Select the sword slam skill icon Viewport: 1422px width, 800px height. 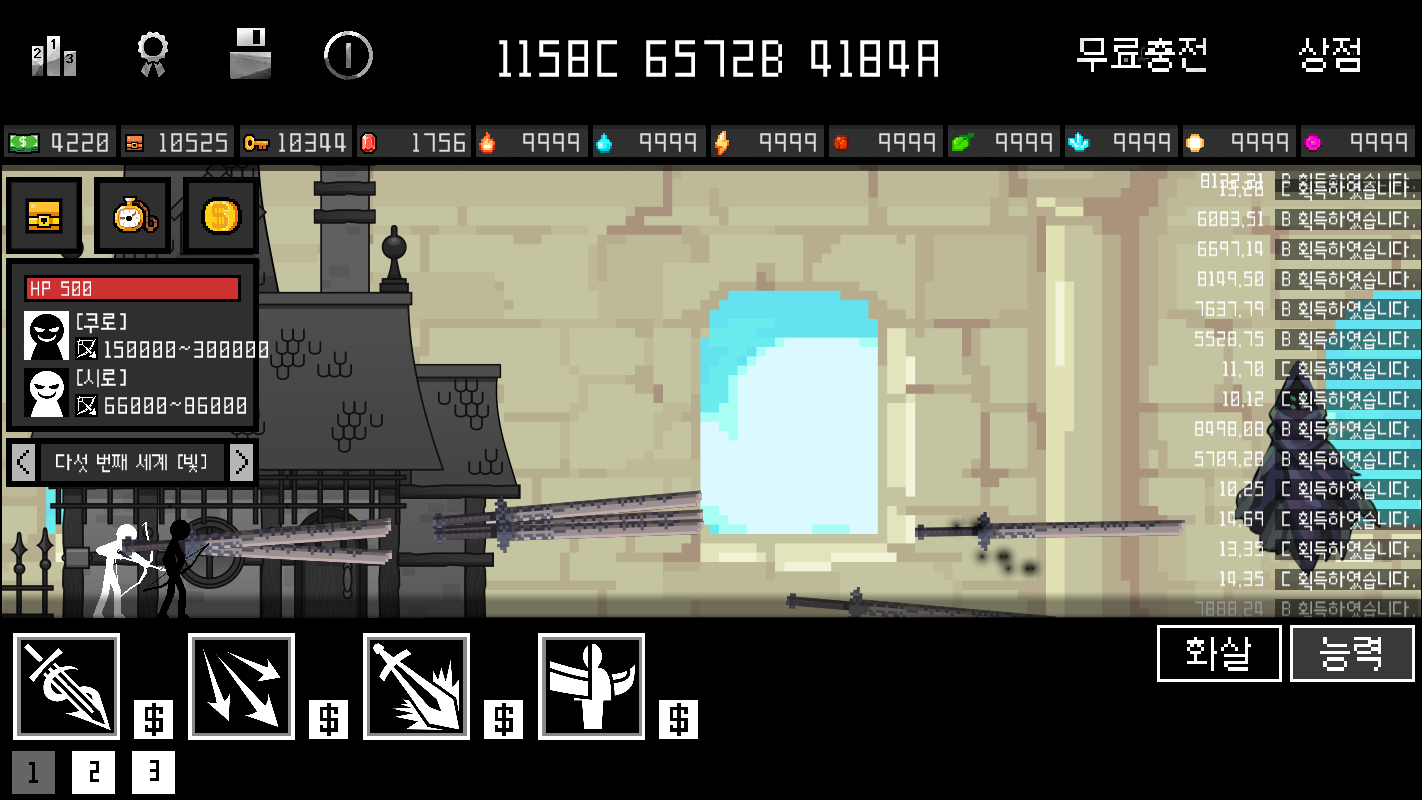[416, 686]
